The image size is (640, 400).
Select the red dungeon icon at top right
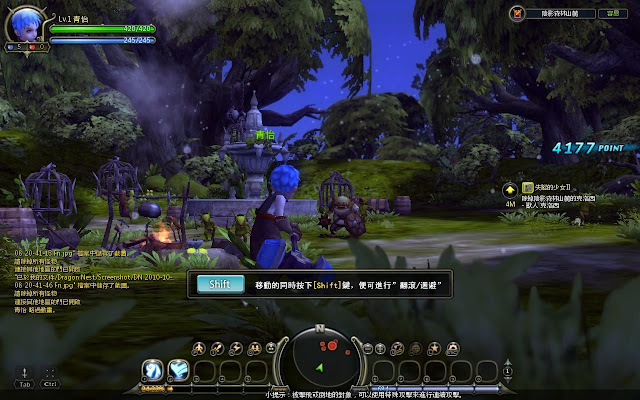517,14
